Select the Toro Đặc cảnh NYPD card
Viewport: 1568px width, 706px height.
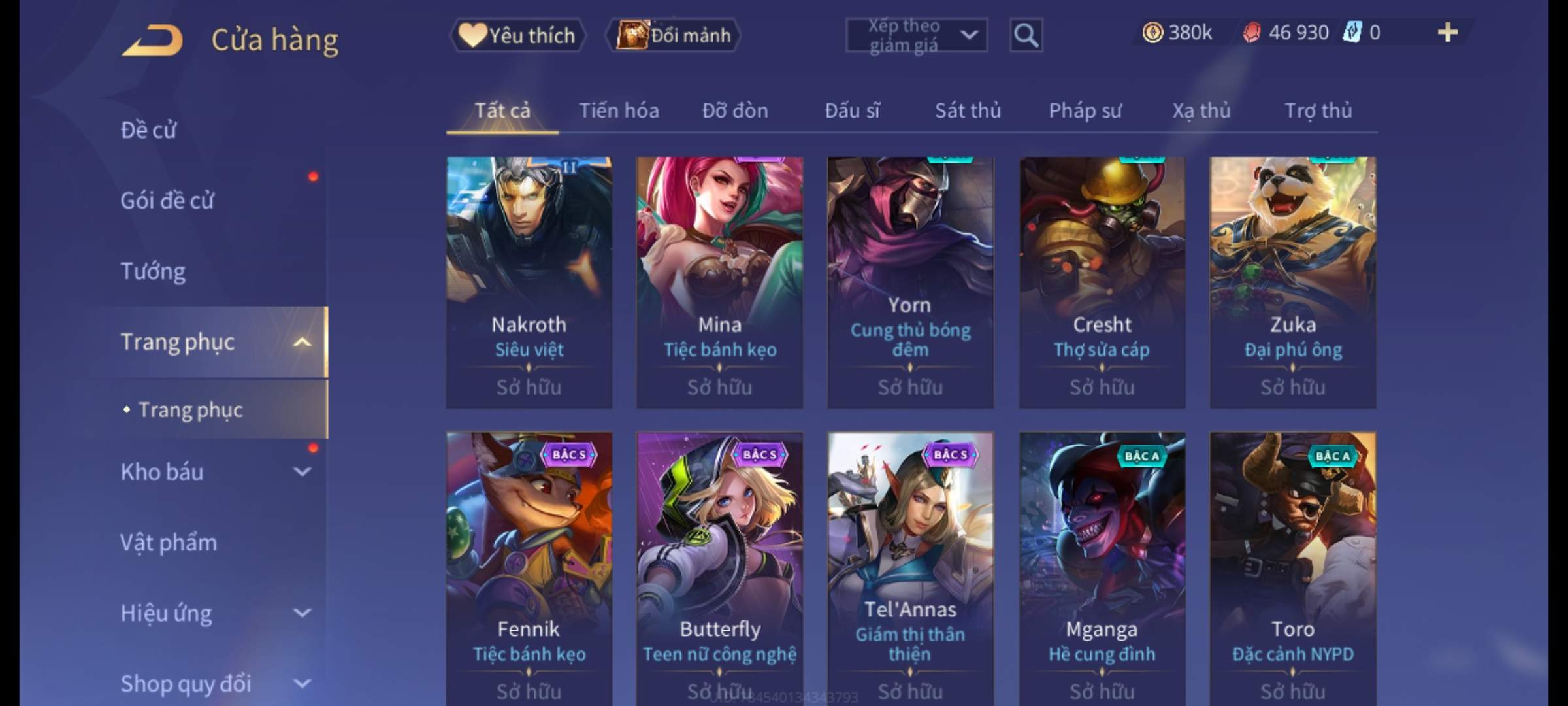[1292, 562]
